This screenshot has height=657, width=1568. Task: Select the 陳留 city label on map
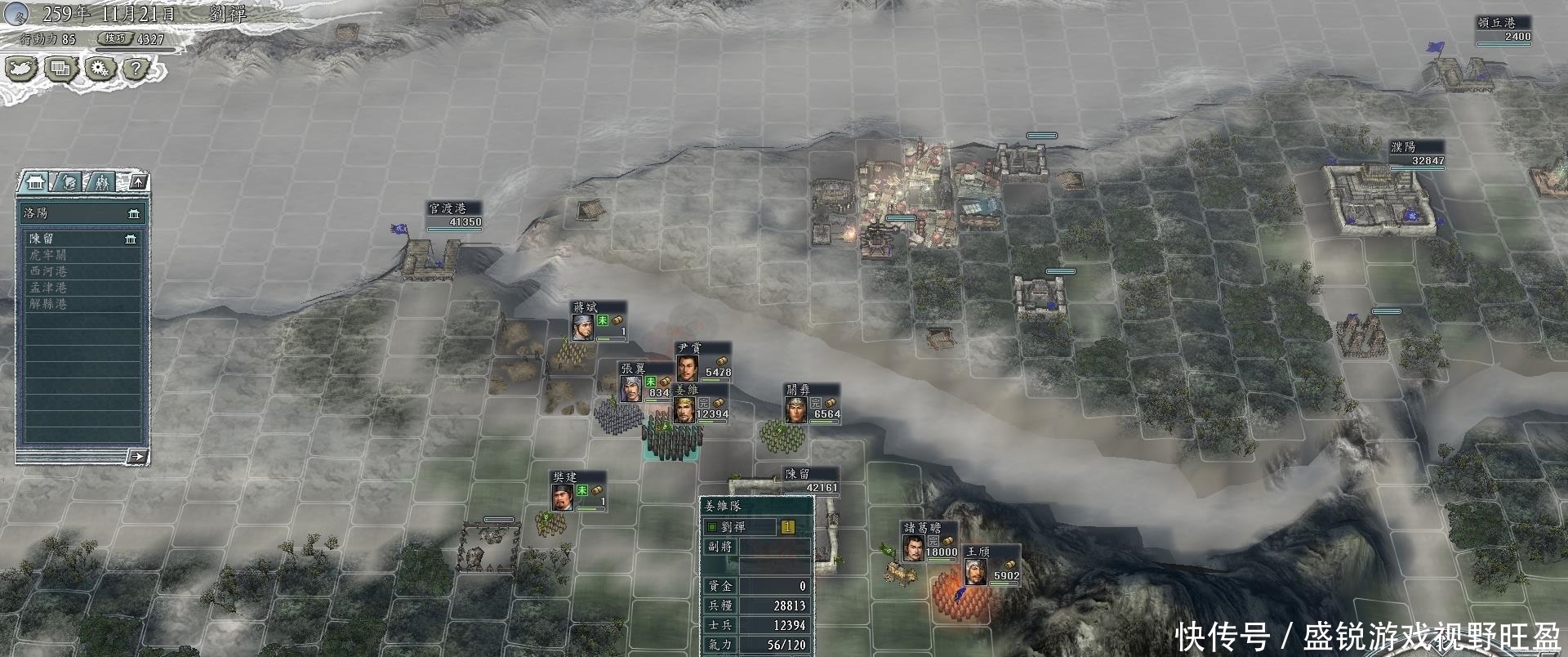point(799,474)
